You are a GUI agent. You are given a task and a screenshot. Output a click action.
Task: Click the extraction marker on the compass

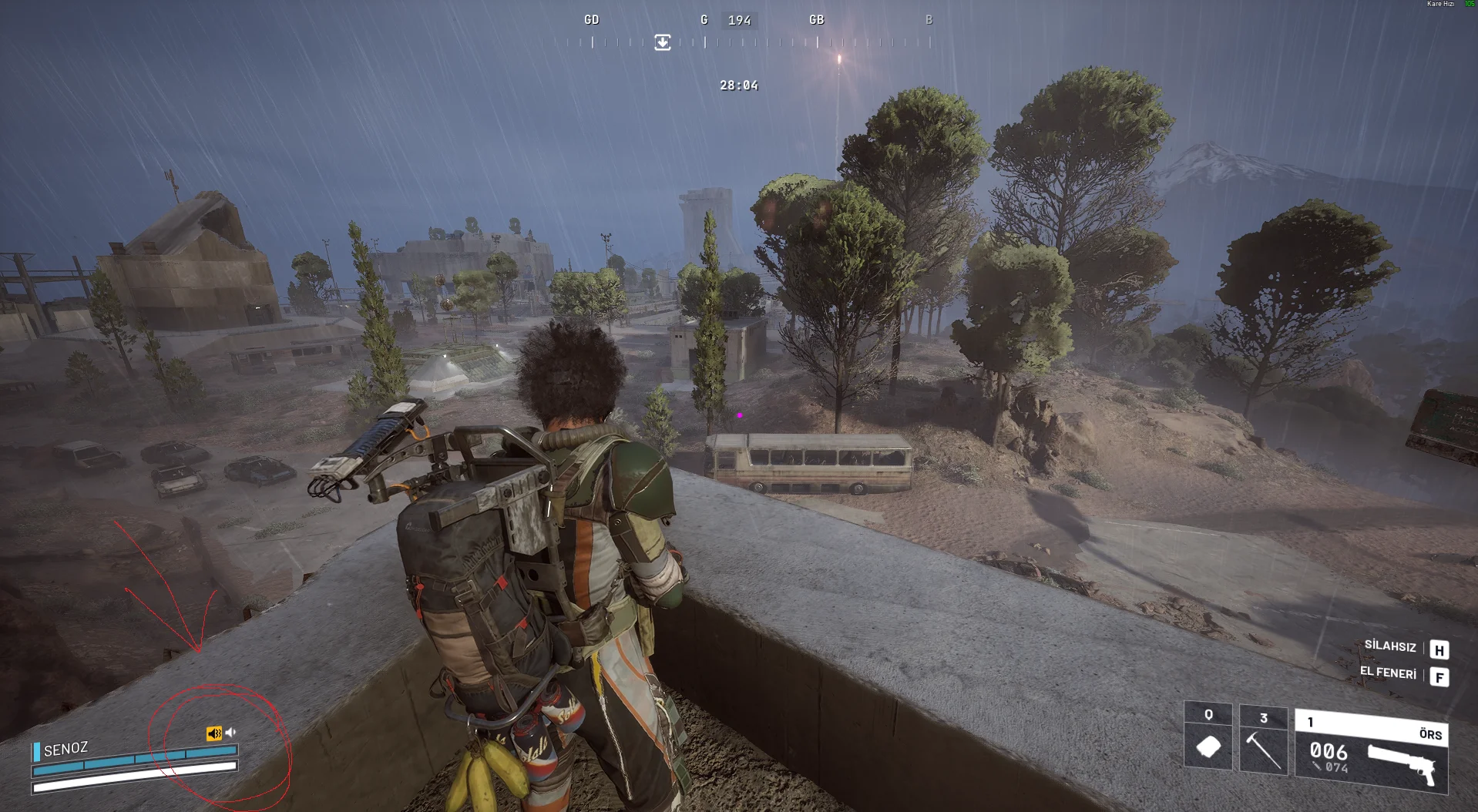pos(663,42)
